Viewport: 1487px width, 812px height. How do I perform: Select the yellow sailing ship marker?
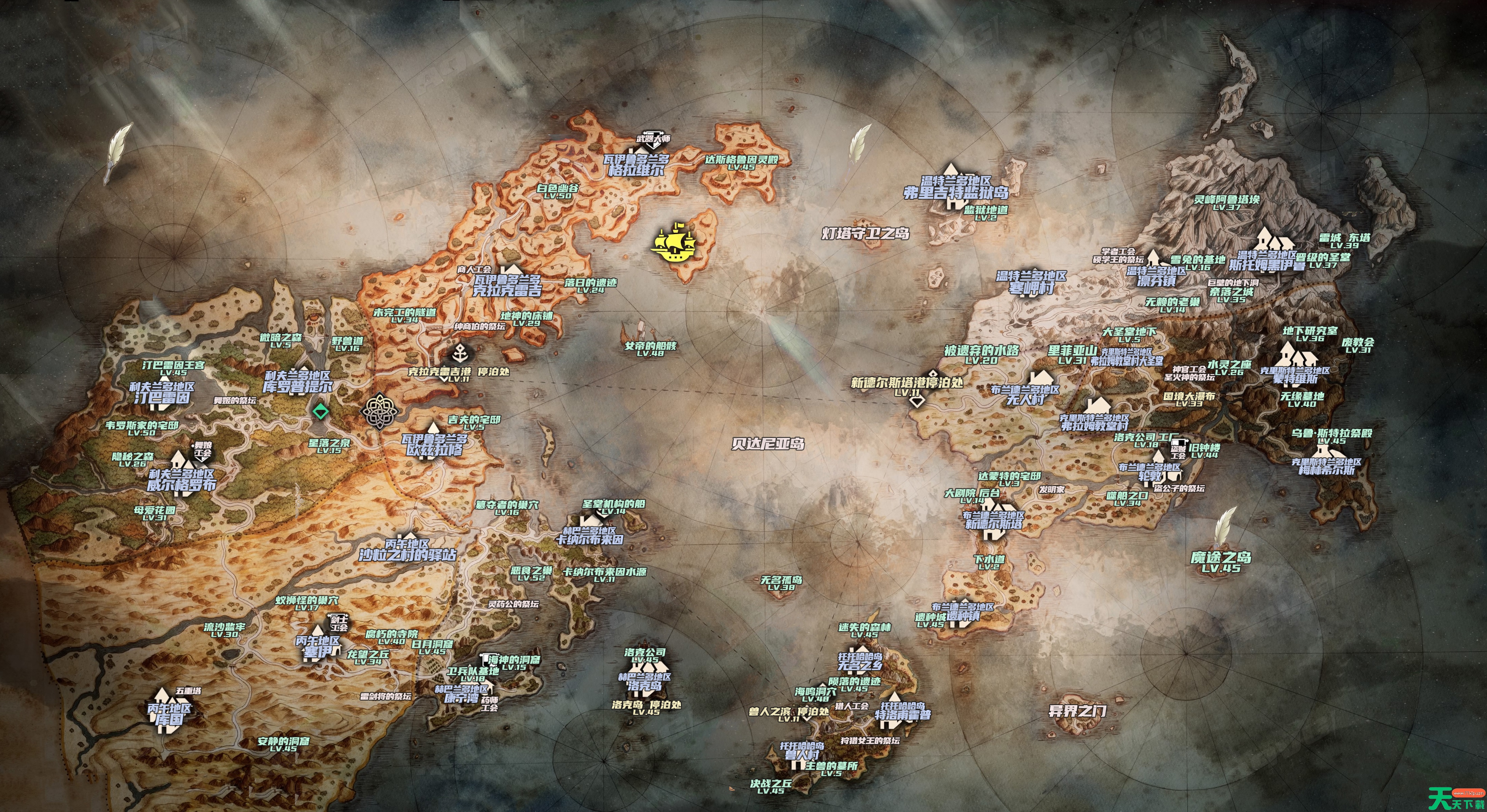pyautogui.click(x=673, y=244)
